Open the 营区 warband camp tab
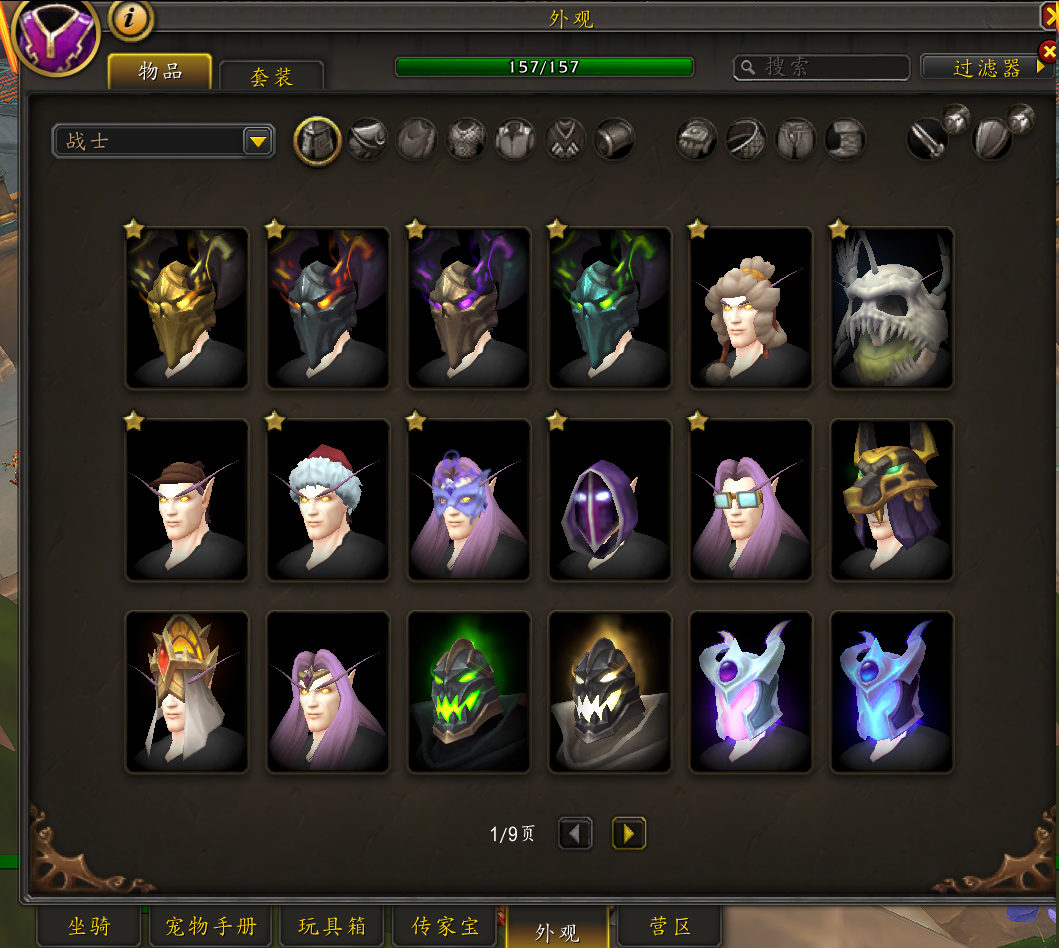The height and width of the screenshot is (948, 1059). point(669,927)
